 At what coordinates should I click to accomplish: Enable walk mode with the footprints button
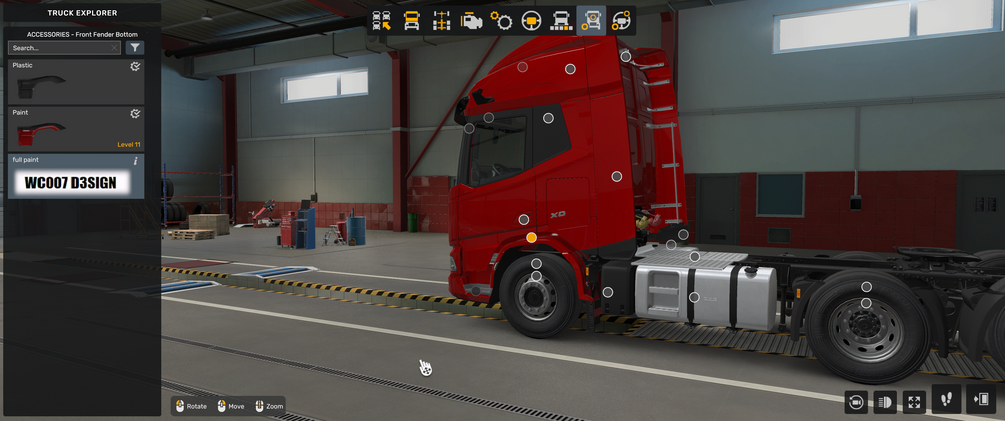(x=947, y=399)
